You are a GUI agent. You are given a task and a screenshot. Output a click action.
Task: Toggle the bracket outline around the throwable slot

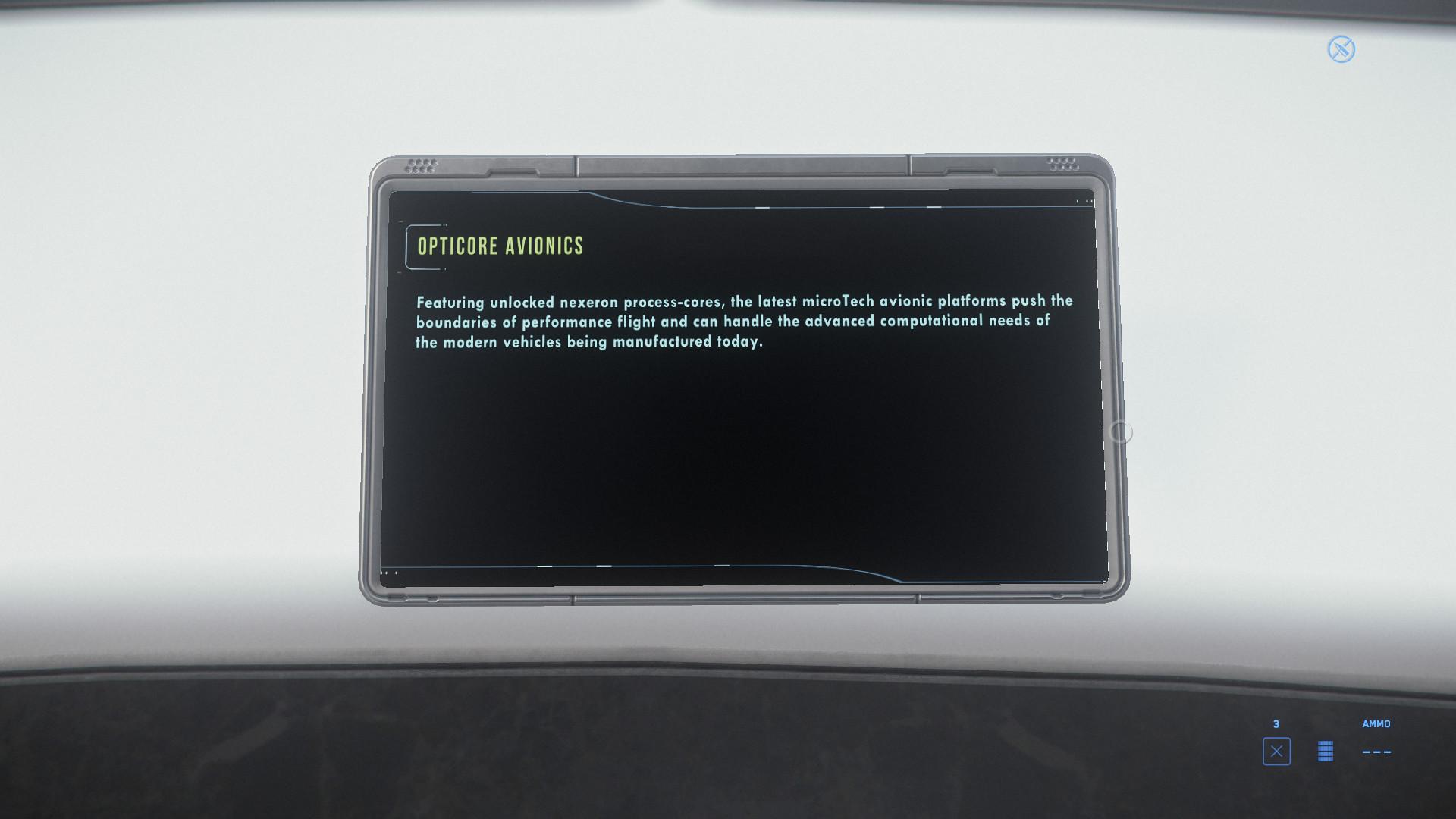pyautogui.click(x=1278, y=752)
